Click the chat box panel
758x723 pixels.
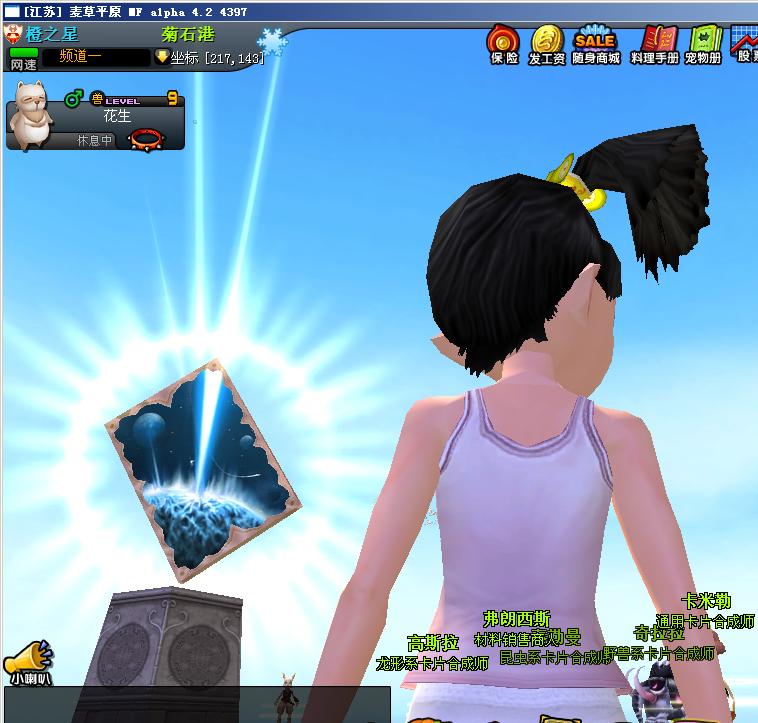195,704
